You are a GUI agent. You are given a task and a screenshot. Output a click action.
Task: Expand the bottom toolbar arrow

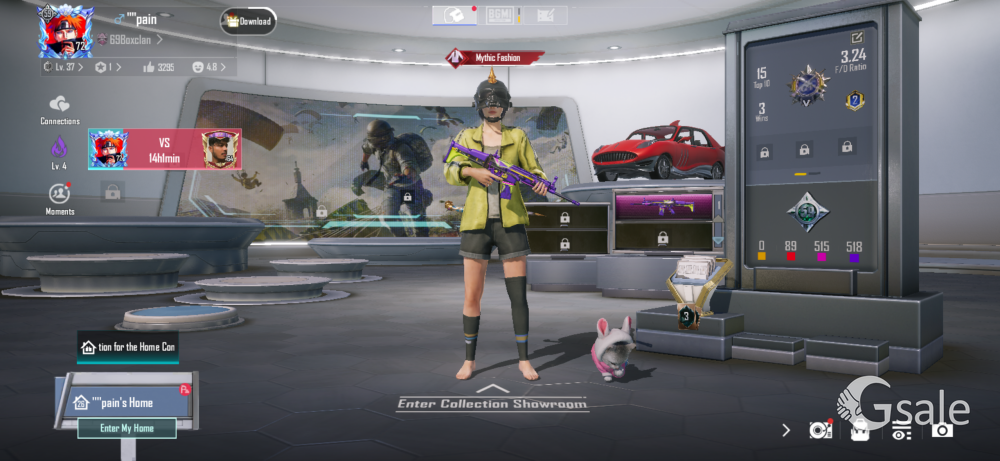[x=786, y=430]
